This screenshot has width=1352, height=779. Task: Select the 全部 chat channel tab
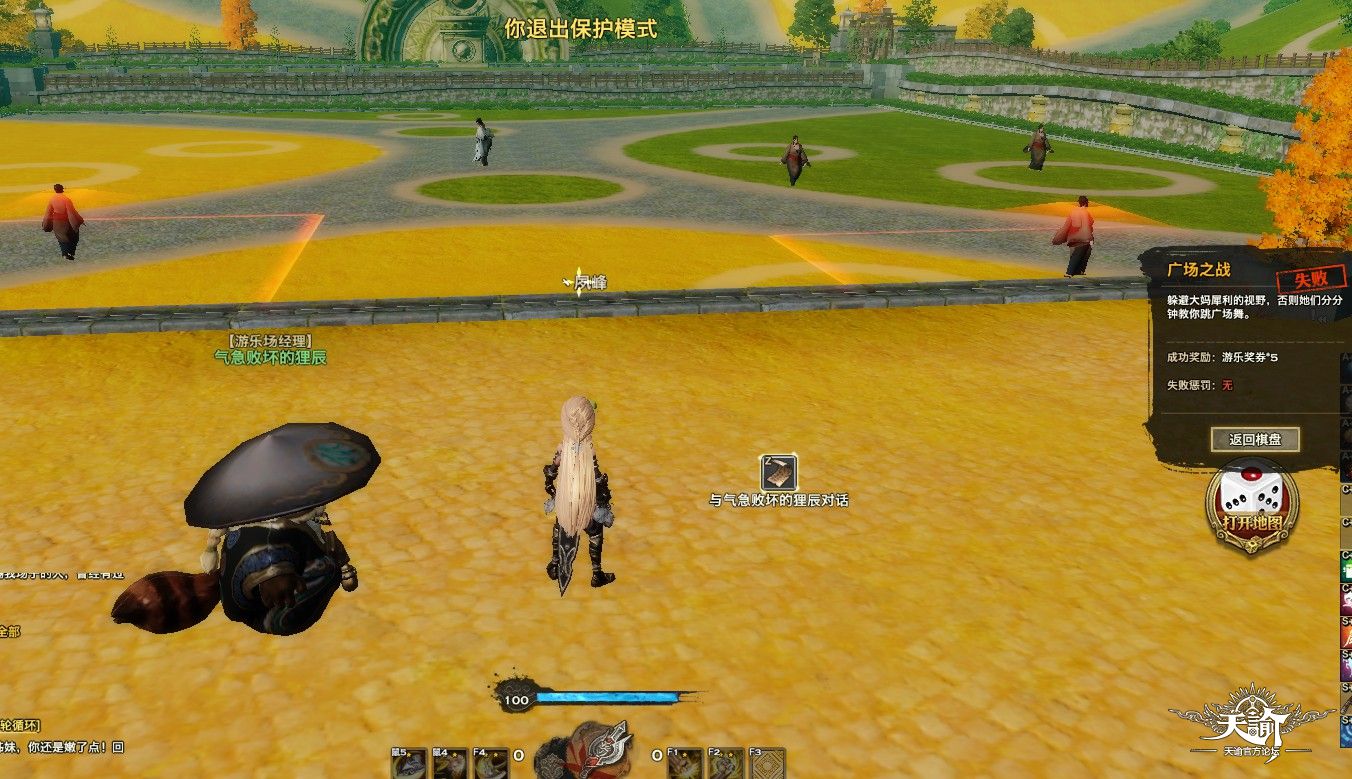[x=9, y=631]
